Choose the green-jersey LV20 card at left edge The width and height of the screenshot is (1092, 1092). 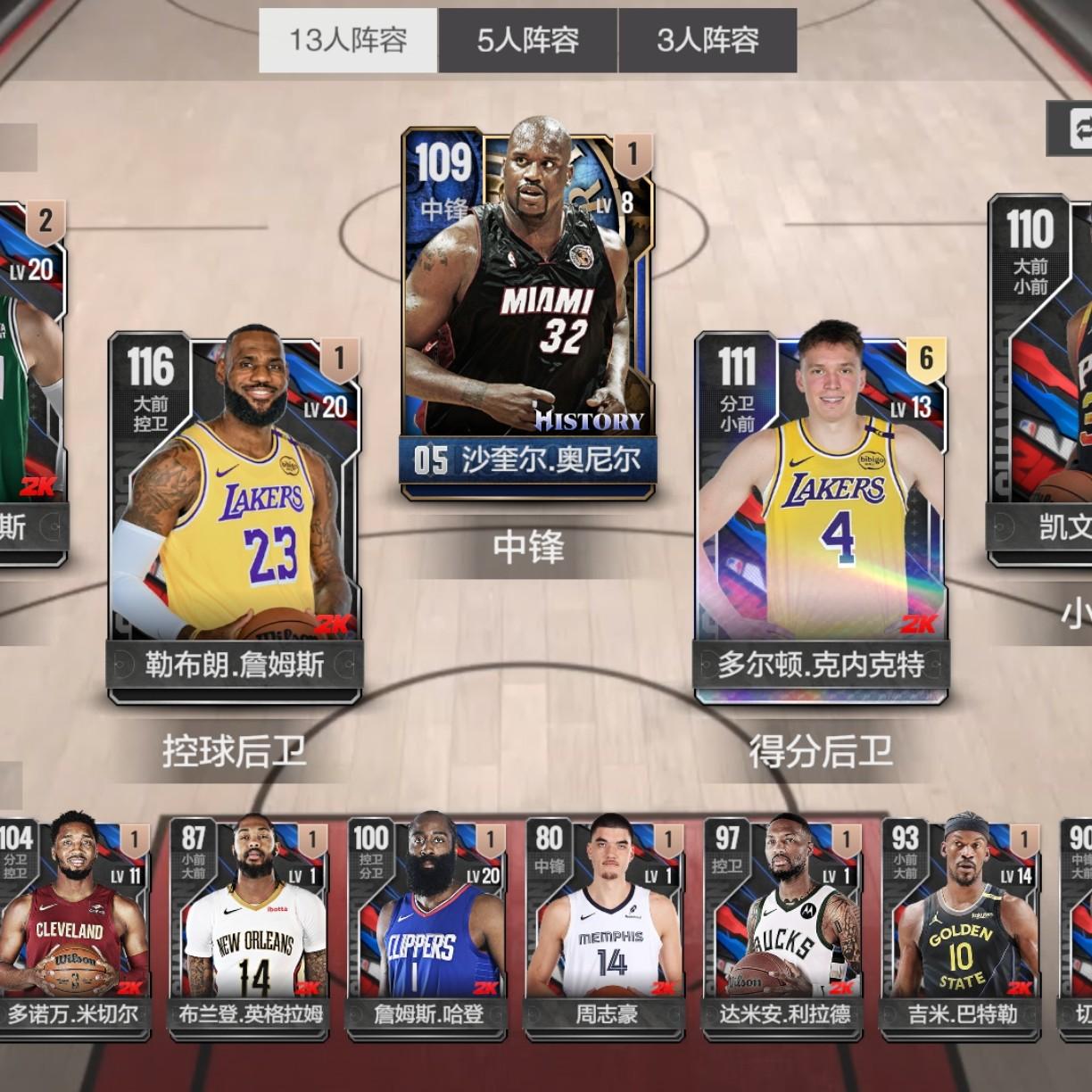pos(31,384)
